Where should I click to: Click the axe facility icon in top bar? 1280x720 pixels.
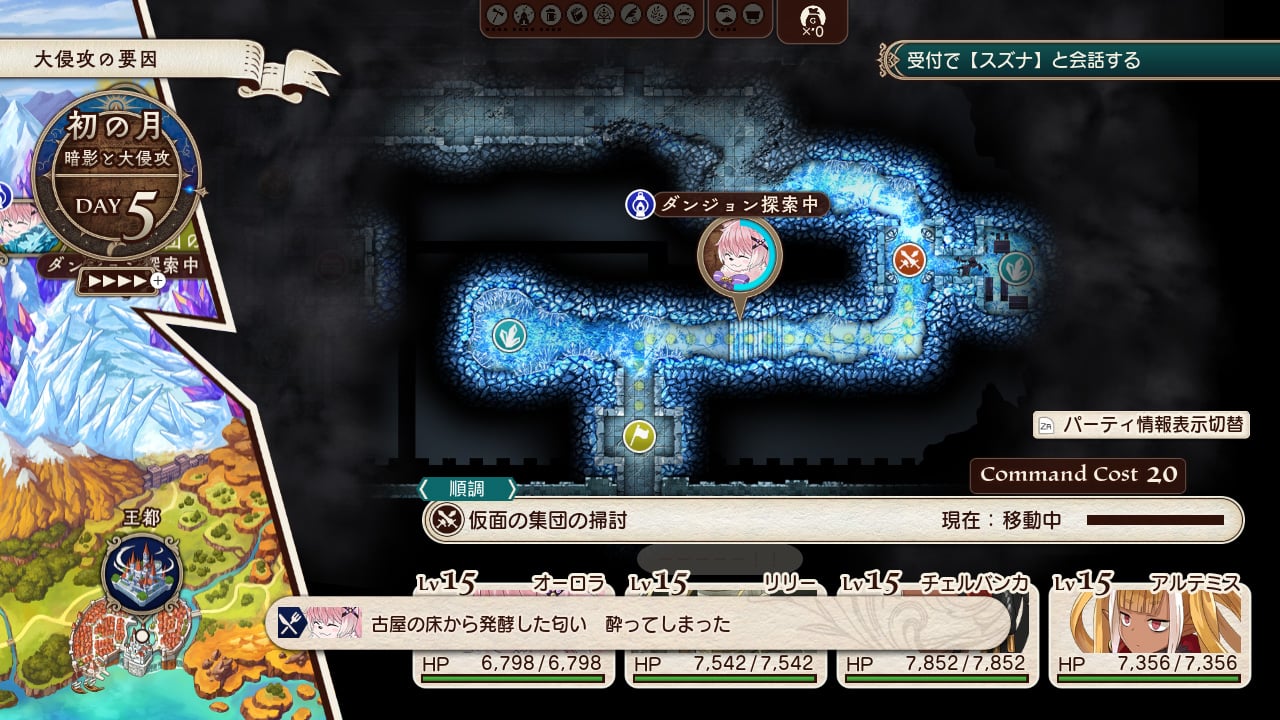pos(497,15)
